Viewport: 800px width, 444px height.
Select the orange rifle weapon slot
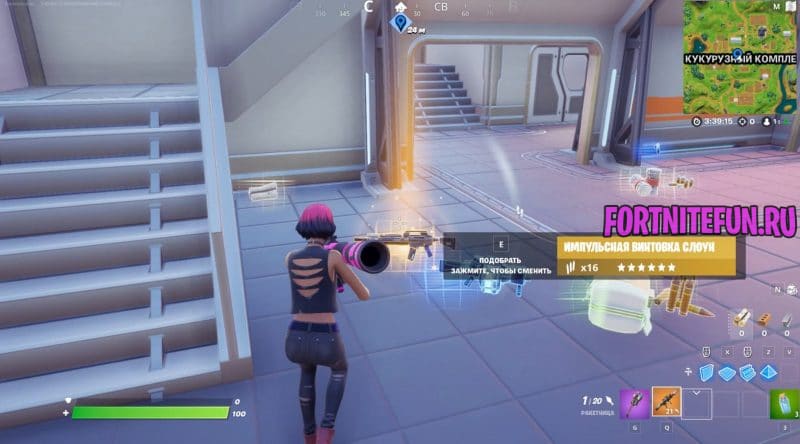pyautogui.click(x=666, y=403)
